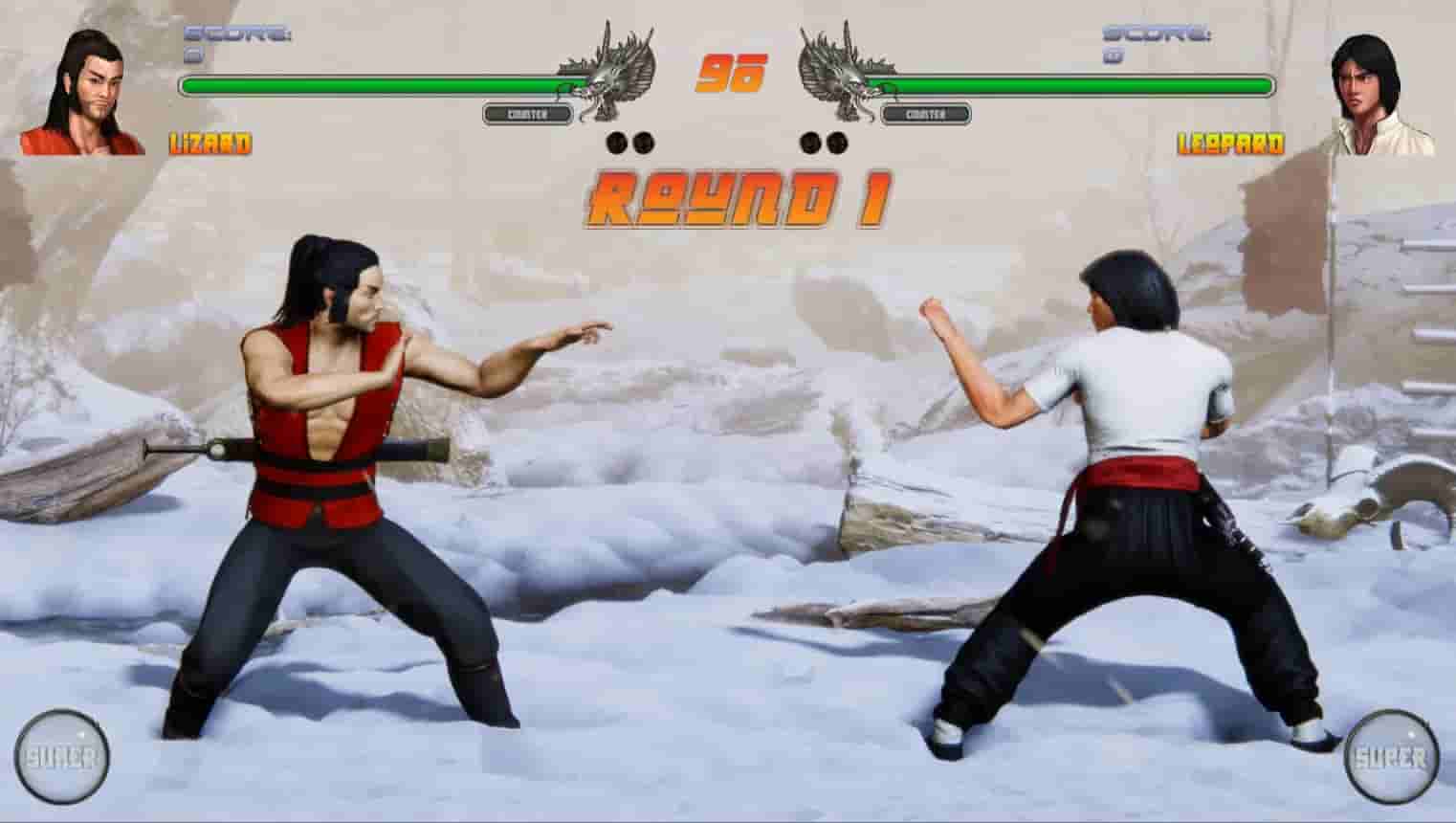
Task: Toggle Lizard's second round dot
Action: click(x=646, y=142)
